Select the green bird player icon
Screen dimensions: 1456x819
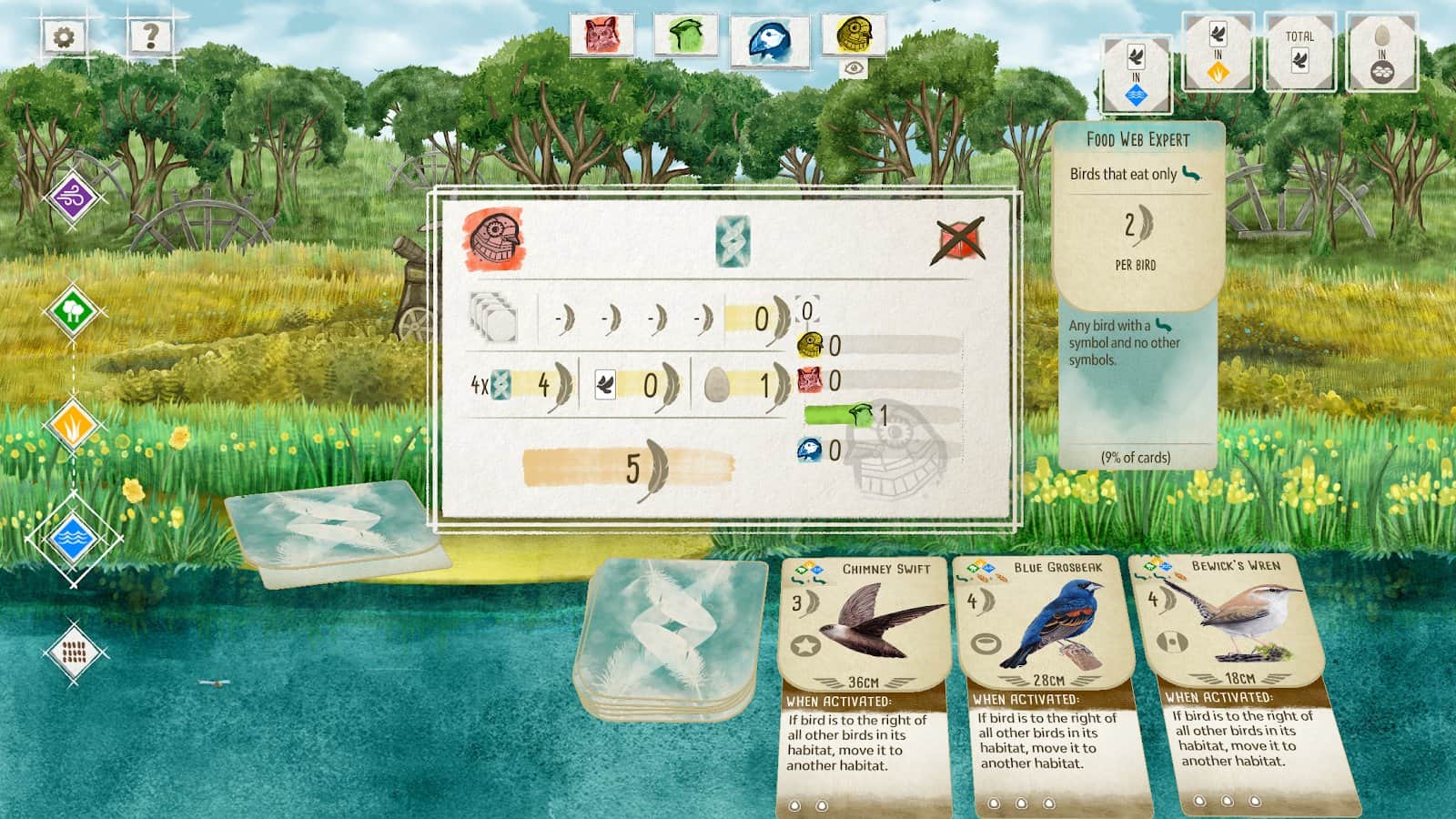pos(685,35)
